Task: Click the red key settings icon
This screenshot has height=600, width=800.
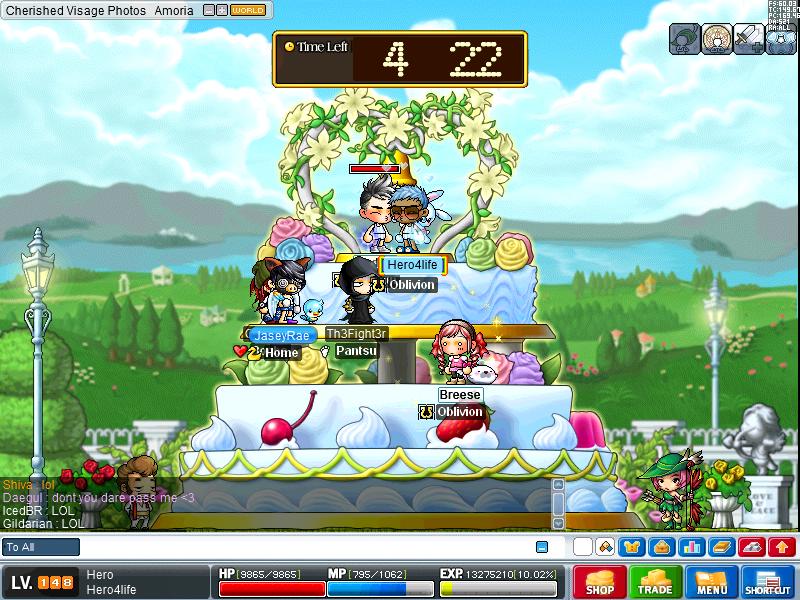Action: click(x=752, y=547)
